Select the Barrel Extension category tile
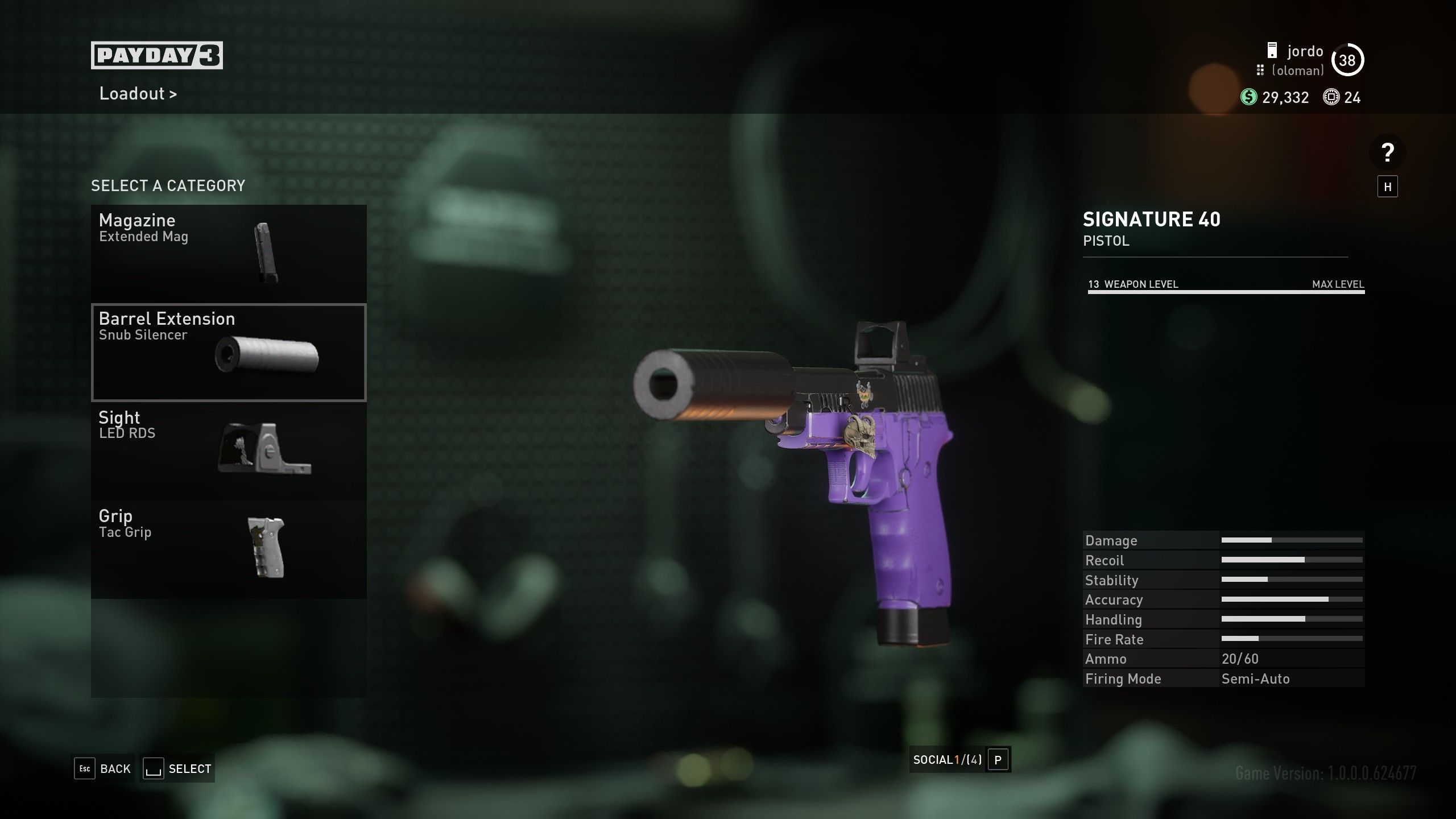The width and height of the screenshot is (1456, 819). tap(227, 353)
